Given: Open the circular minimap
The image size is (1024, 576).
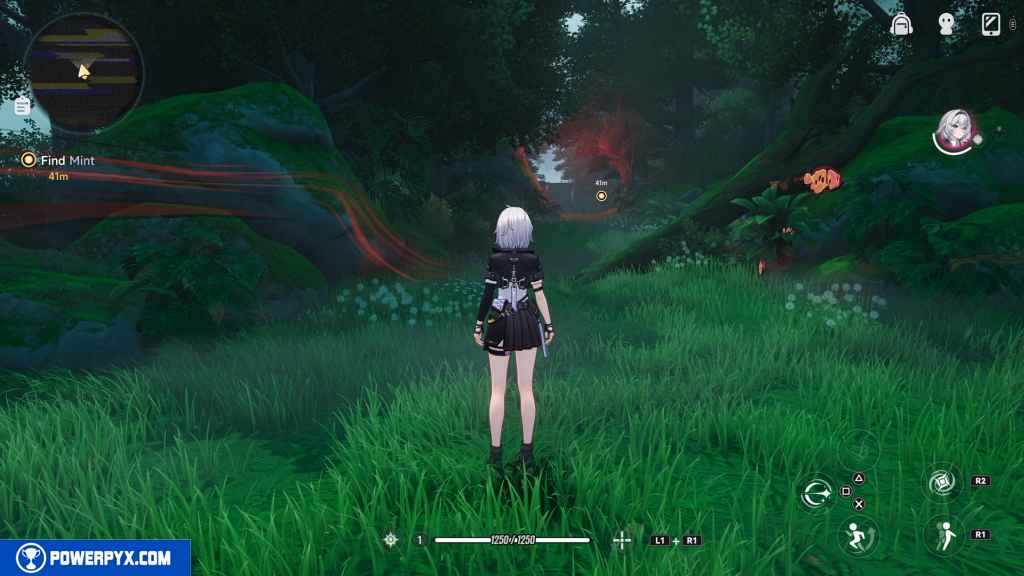Looking at the screenshot, I should [84, 72].
